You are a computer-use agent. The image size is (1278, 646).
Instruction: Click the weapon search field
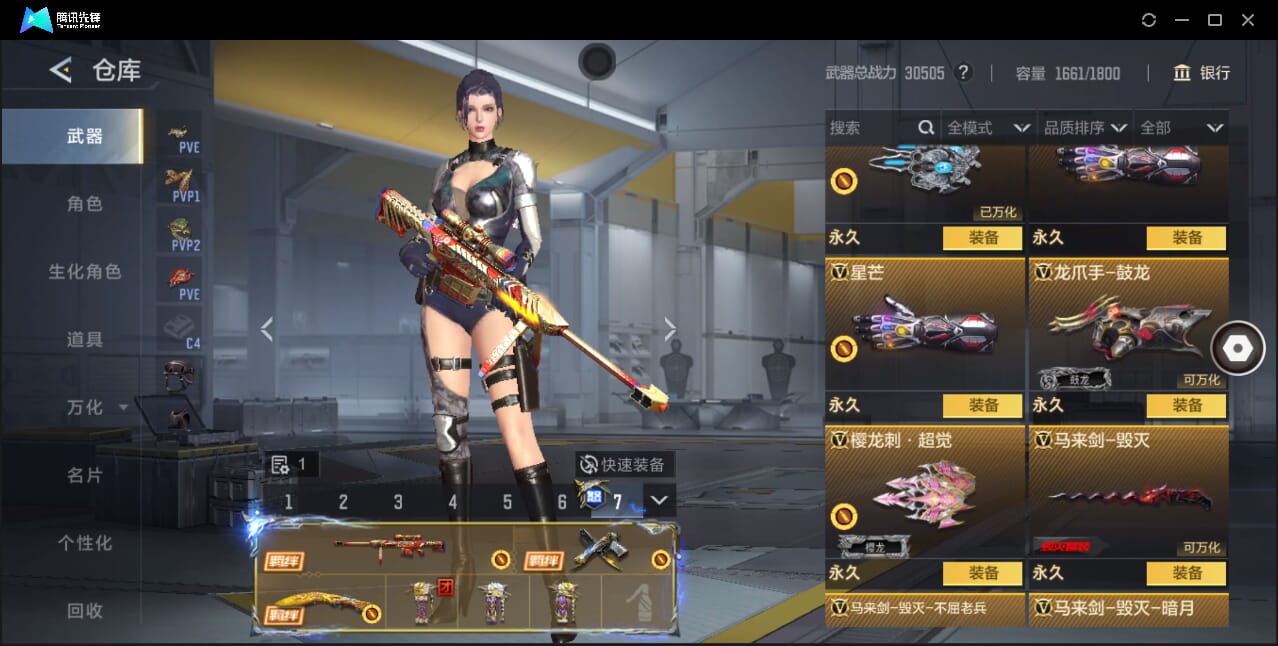tap(870, 128)
